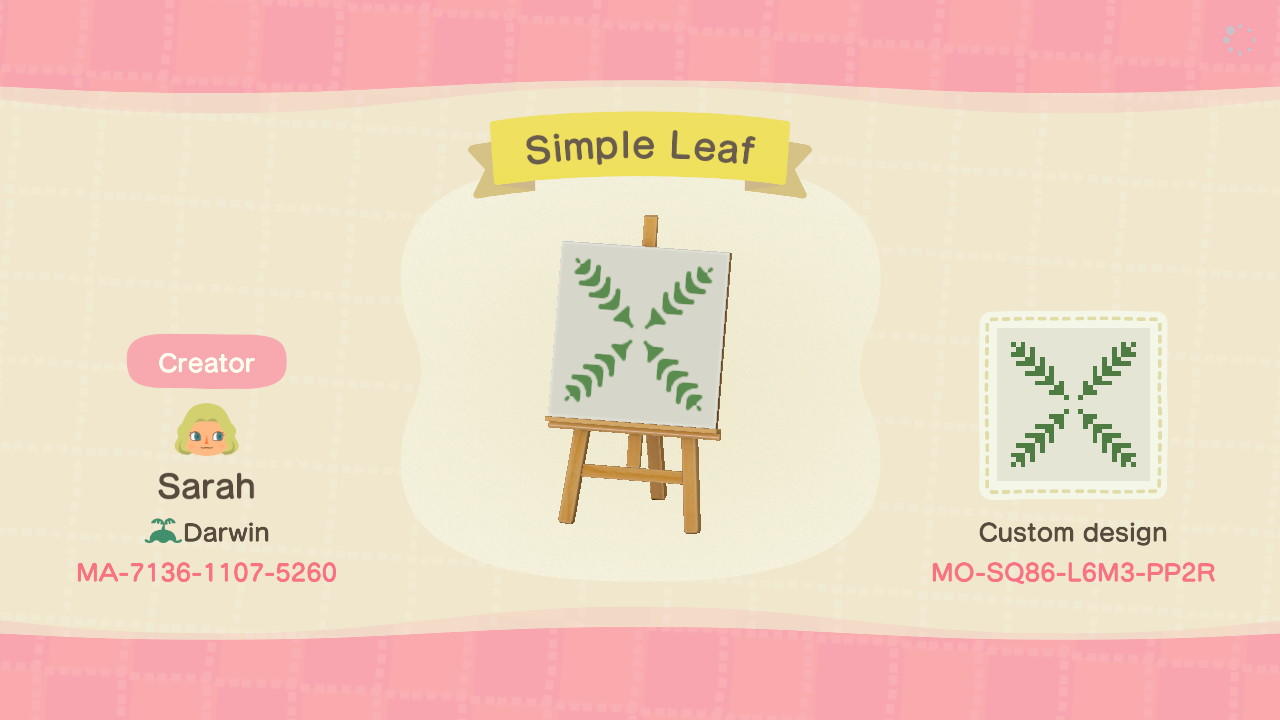
Task: Click the yellow Simple Leaf title banner
Action: tap(640, 146)
